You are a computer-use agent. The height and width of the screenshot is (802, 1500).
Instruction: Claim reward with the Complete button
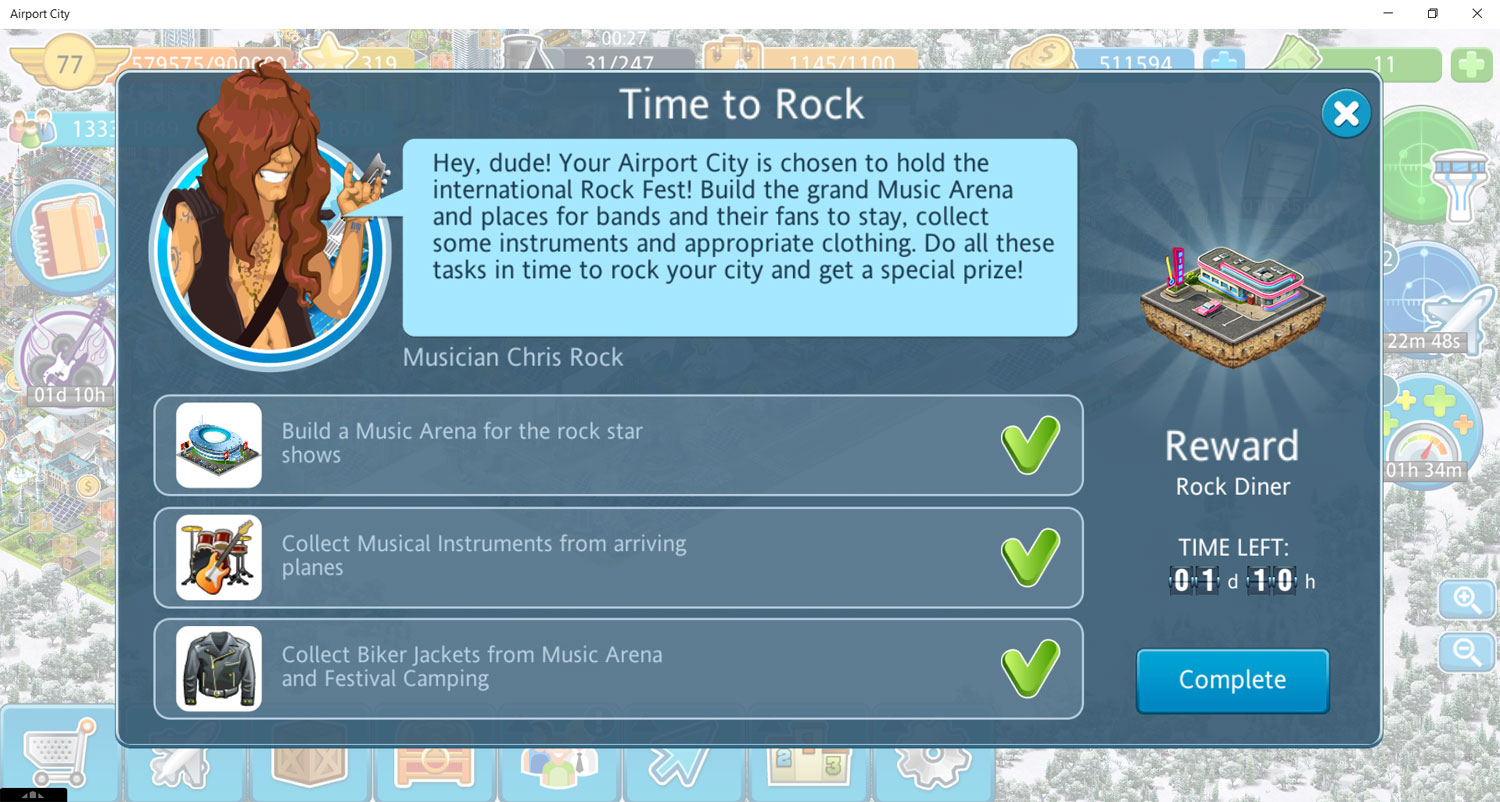(1232, 680)
